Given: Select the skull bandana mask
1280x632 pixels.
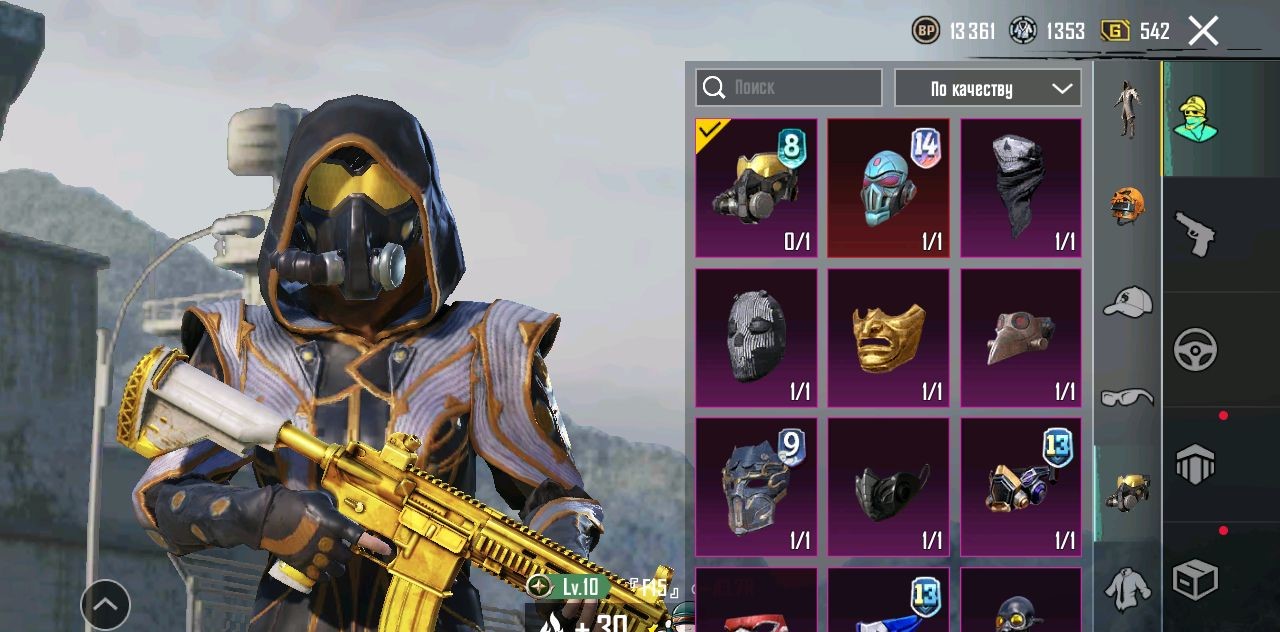Looking at the screenshot, I should (1020, 188).
